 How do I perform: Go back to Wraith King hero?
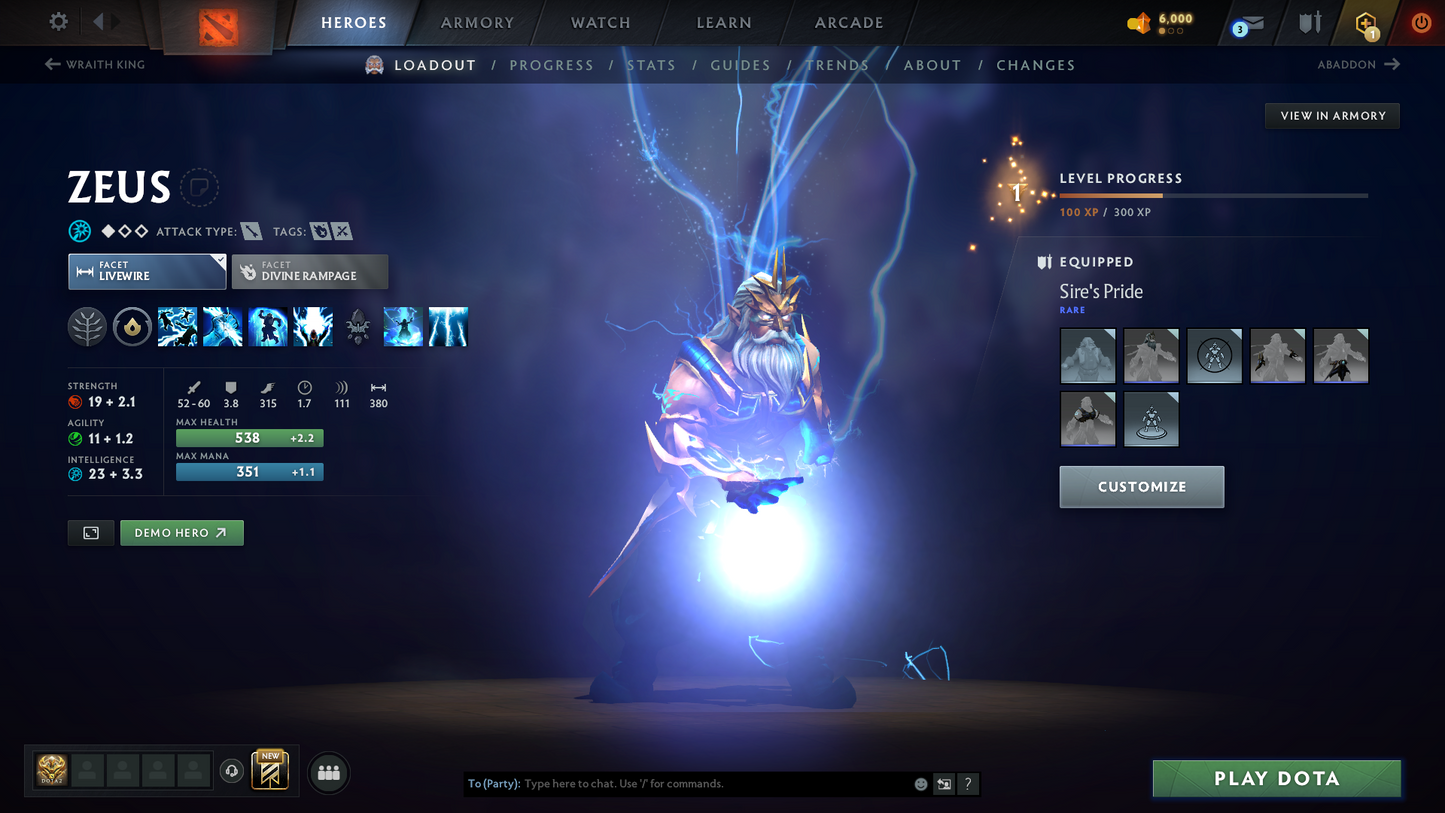click(95, 64)
